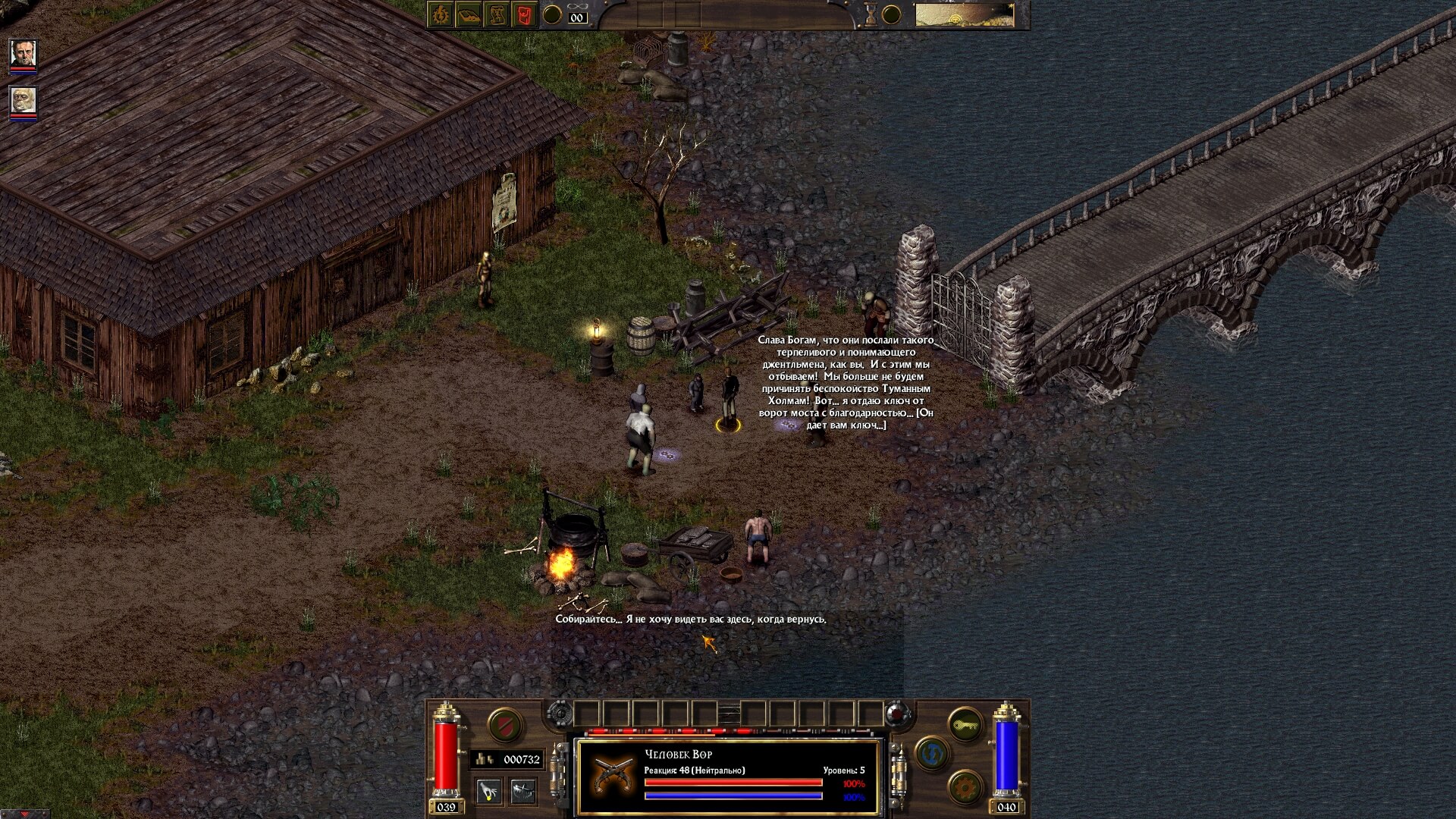Screen dimensions: 1456x819
Task: Toggle combat mode shield button
Action: click(504, 725)
